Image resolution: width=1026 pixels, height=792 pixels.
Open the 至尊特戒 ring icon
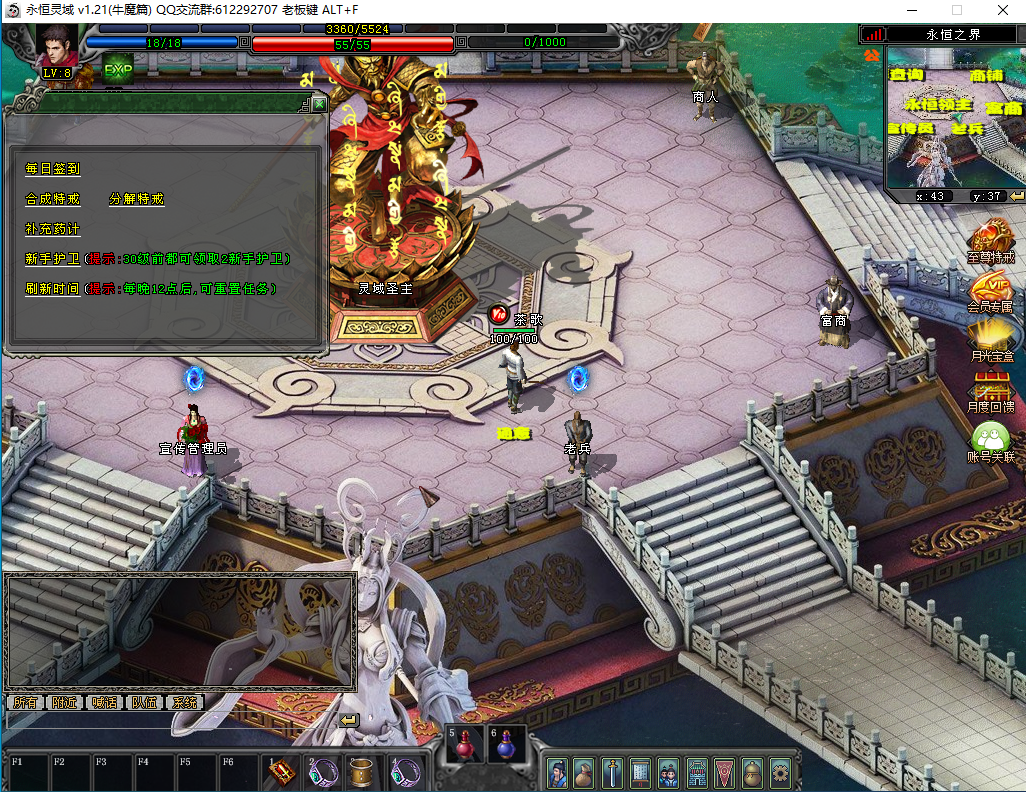pyautogui.click(x=991, y=240)
